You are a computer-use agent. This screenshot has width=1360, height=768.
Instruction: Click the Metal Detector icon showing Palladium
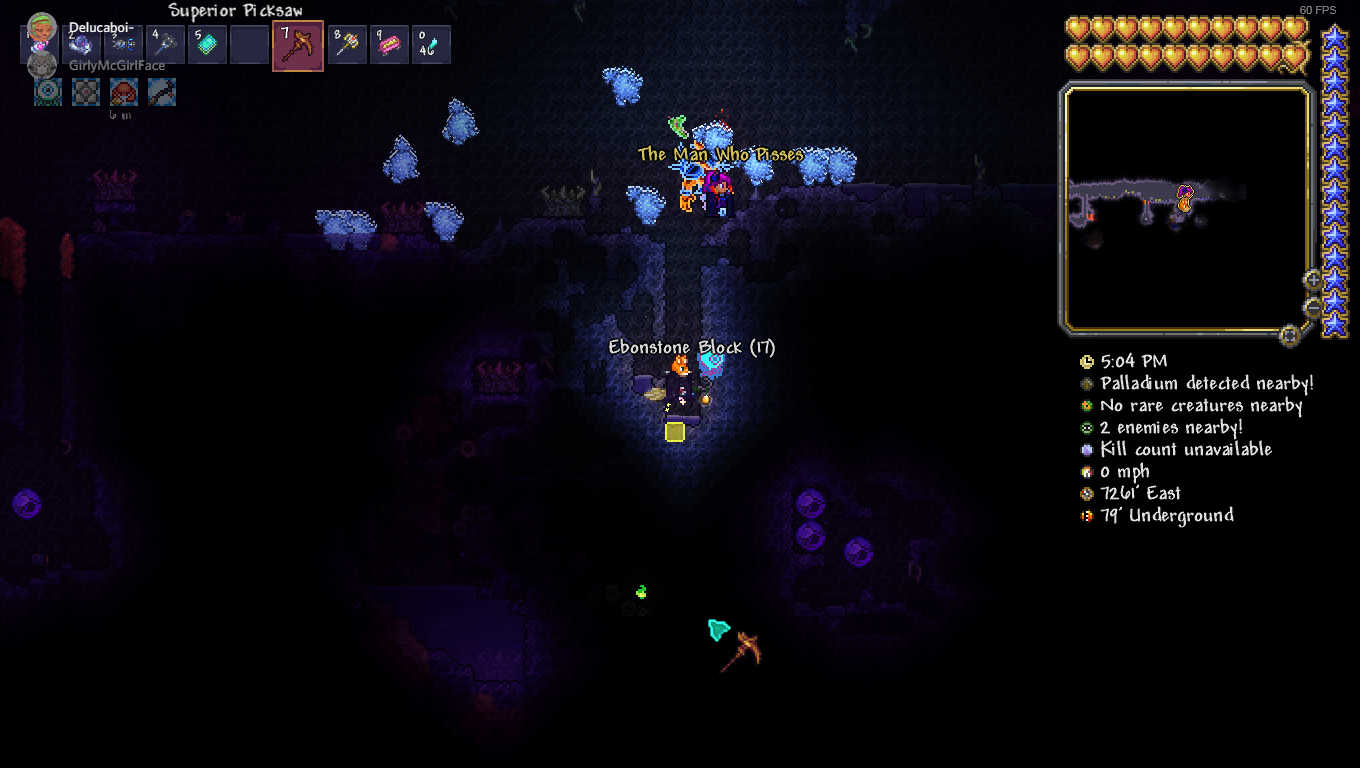(x=1087, y=383)
